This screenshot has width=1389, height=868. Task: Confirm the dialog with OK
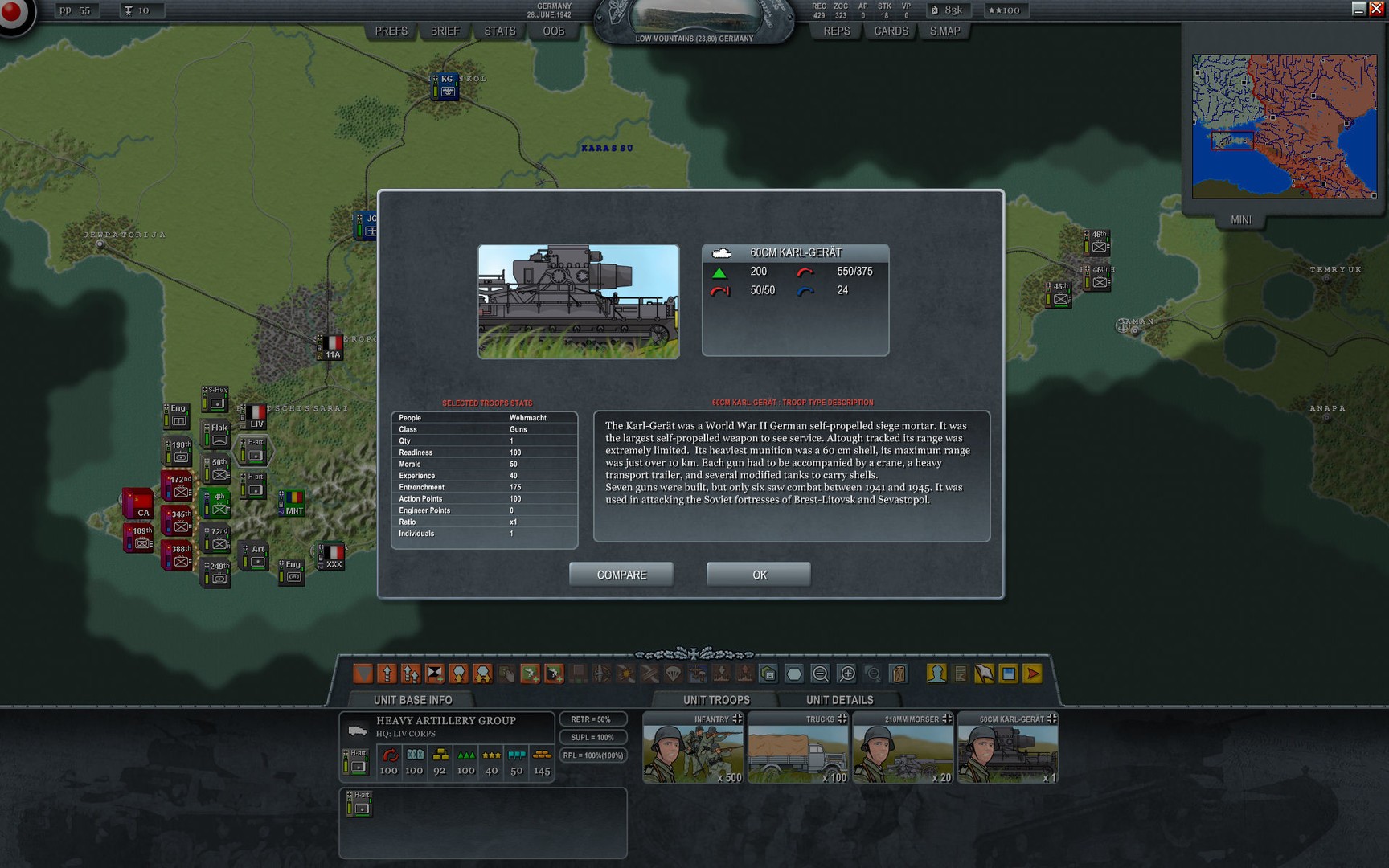tap(758, 575)
